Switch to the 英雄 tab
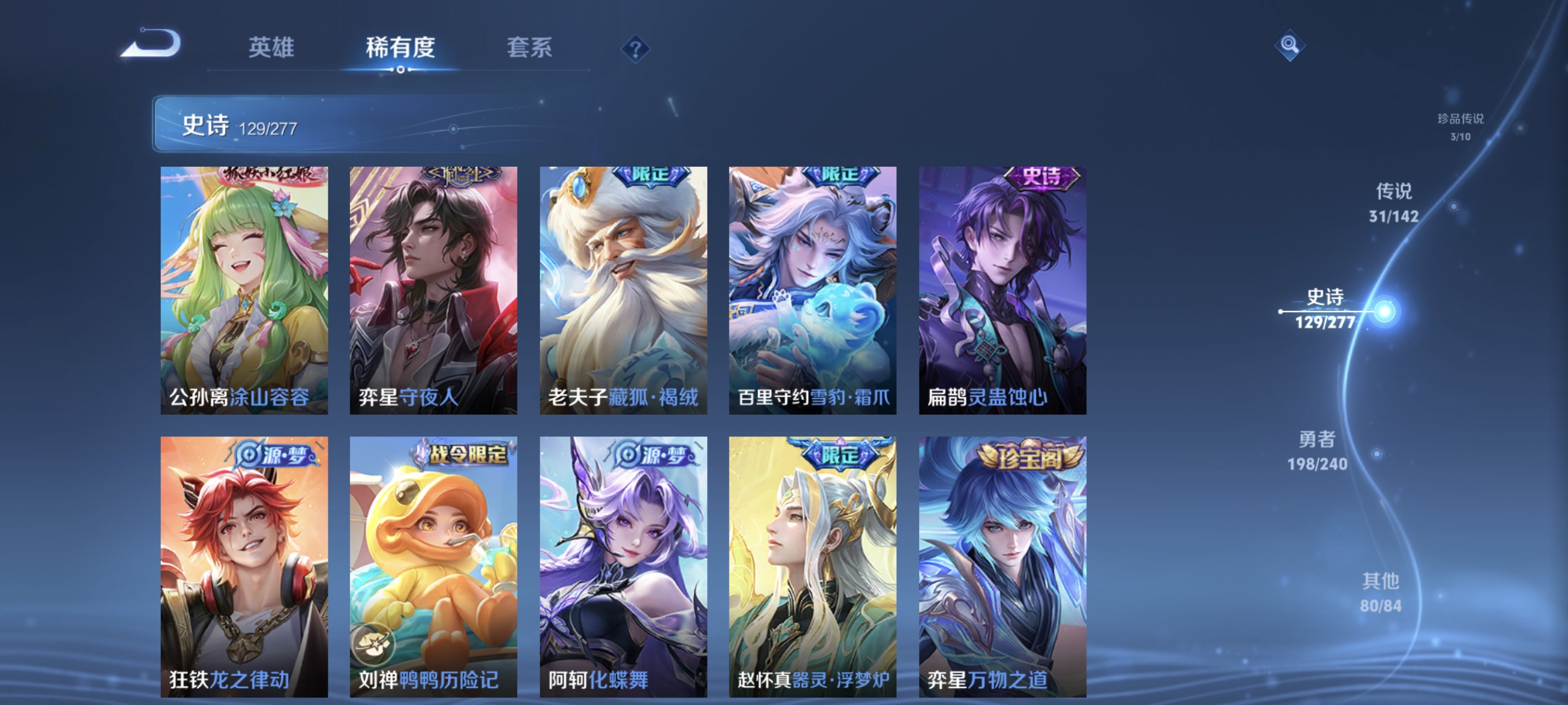 270,49
